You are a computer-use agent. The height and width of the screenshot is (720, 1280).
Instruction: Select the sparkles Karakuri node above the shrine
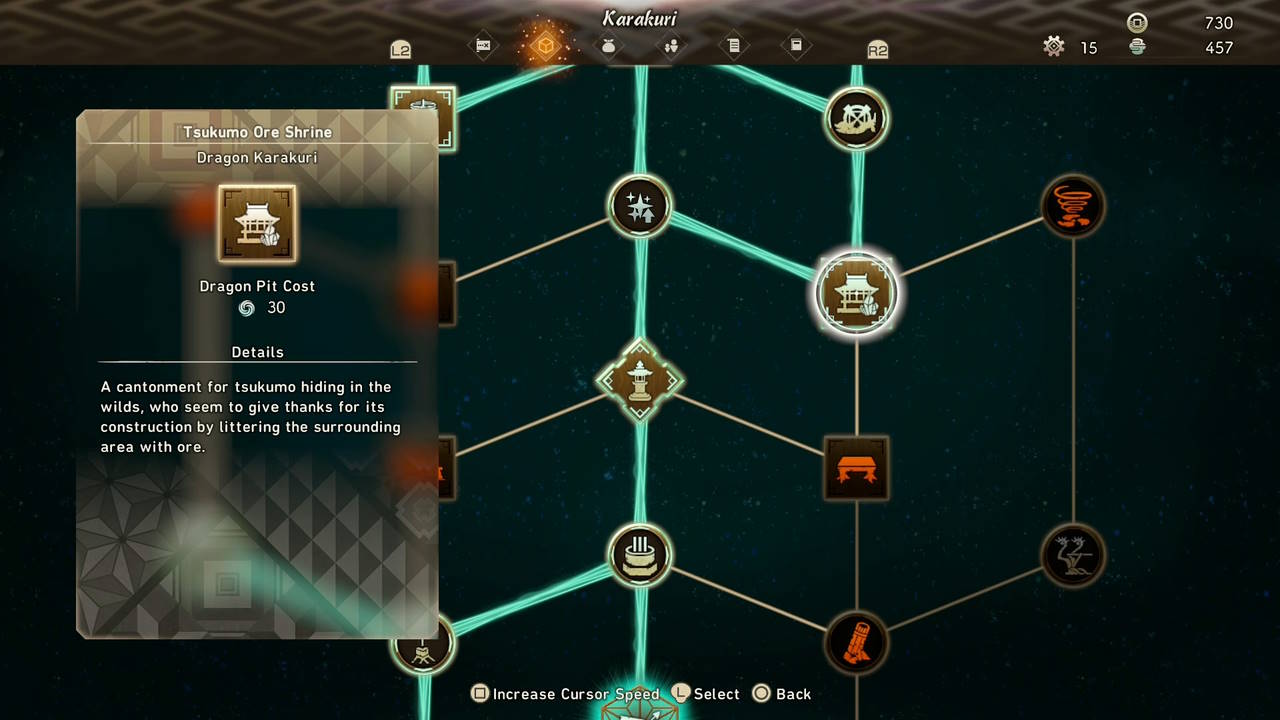pos(641,206)
